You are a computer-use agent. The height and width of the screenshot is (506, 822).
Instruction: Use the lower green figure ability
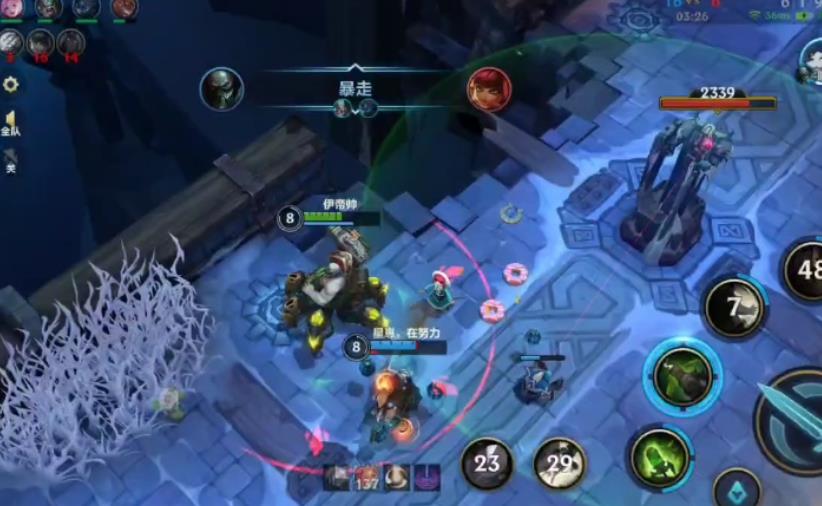pyautogui.click(x=659, y=458)
